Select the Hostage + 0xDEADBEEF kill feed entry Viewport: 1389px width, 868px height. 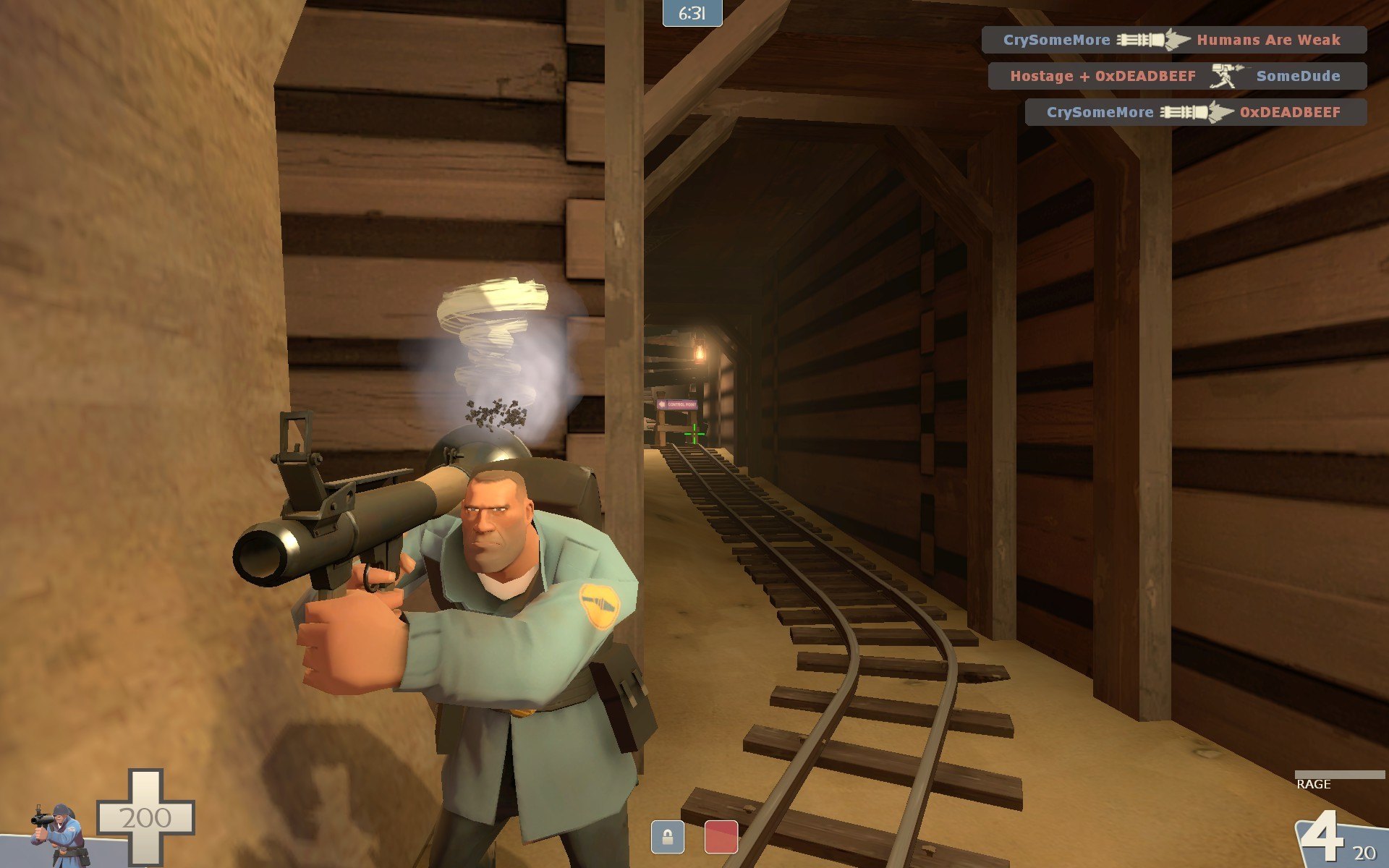(x=1176, y=76)
